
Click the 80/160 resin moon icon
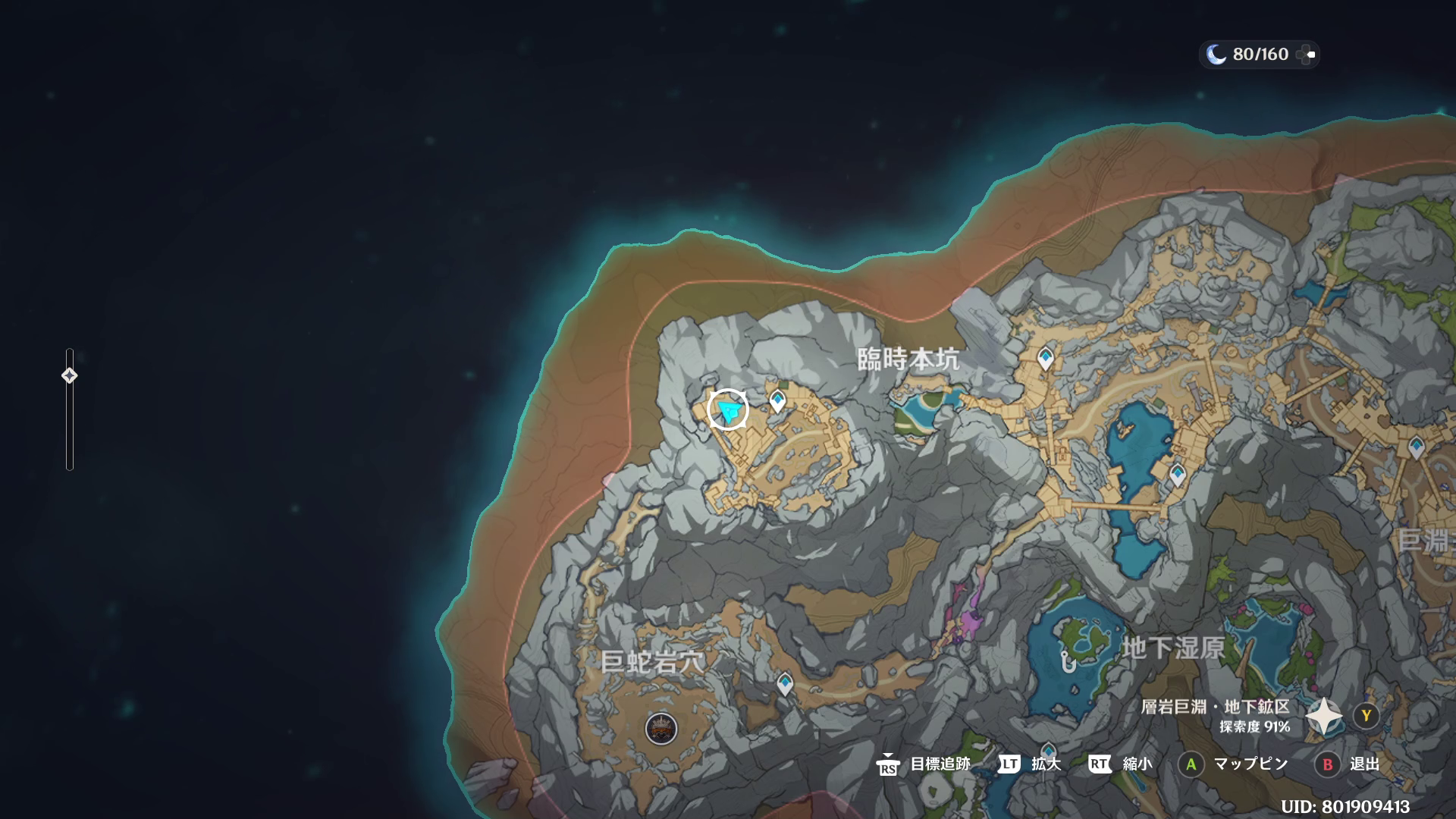click(1216, 55)
